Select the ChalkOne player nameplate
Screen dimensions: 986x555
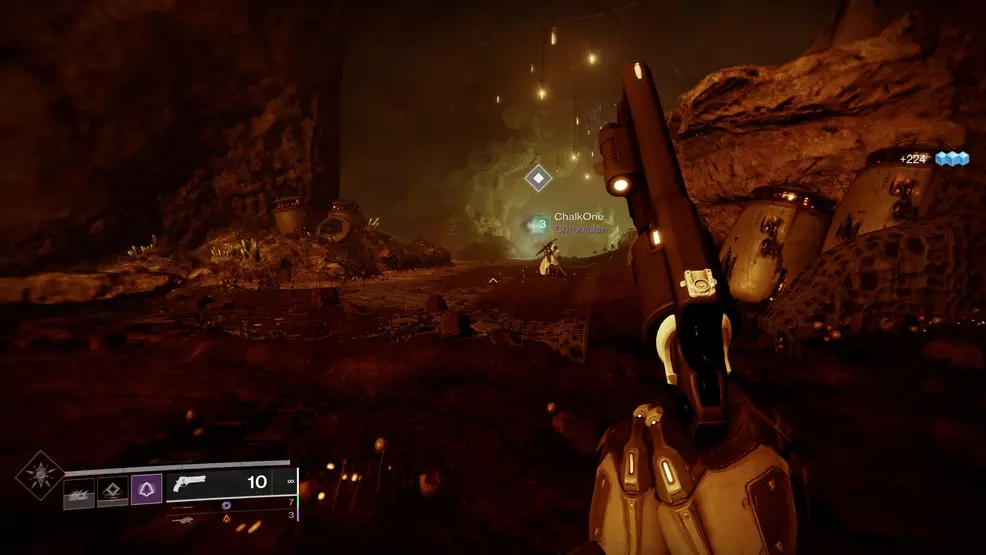click(x=579, y=217)
